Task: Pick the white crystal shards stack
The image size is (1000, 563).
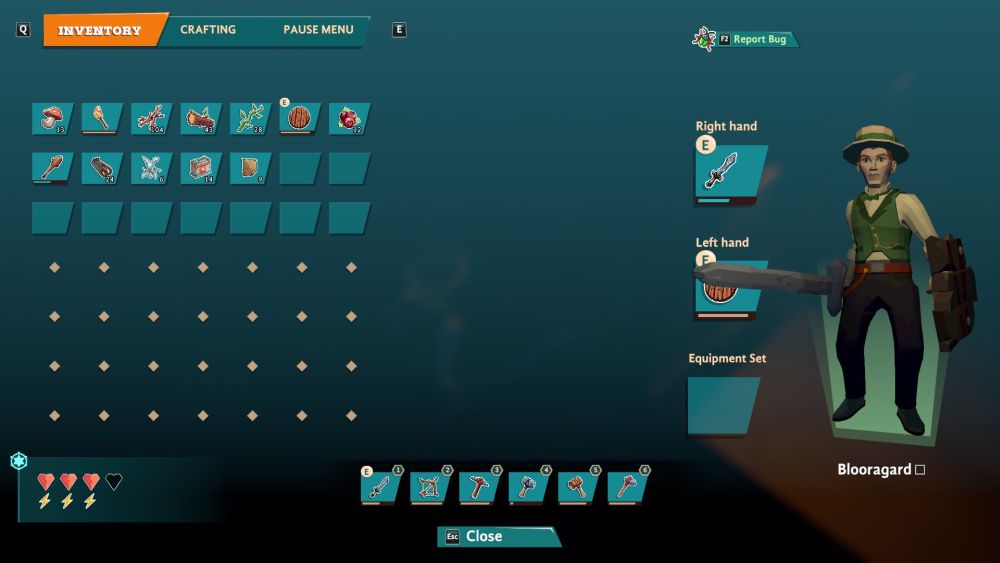Action: [x=152, y=168]
